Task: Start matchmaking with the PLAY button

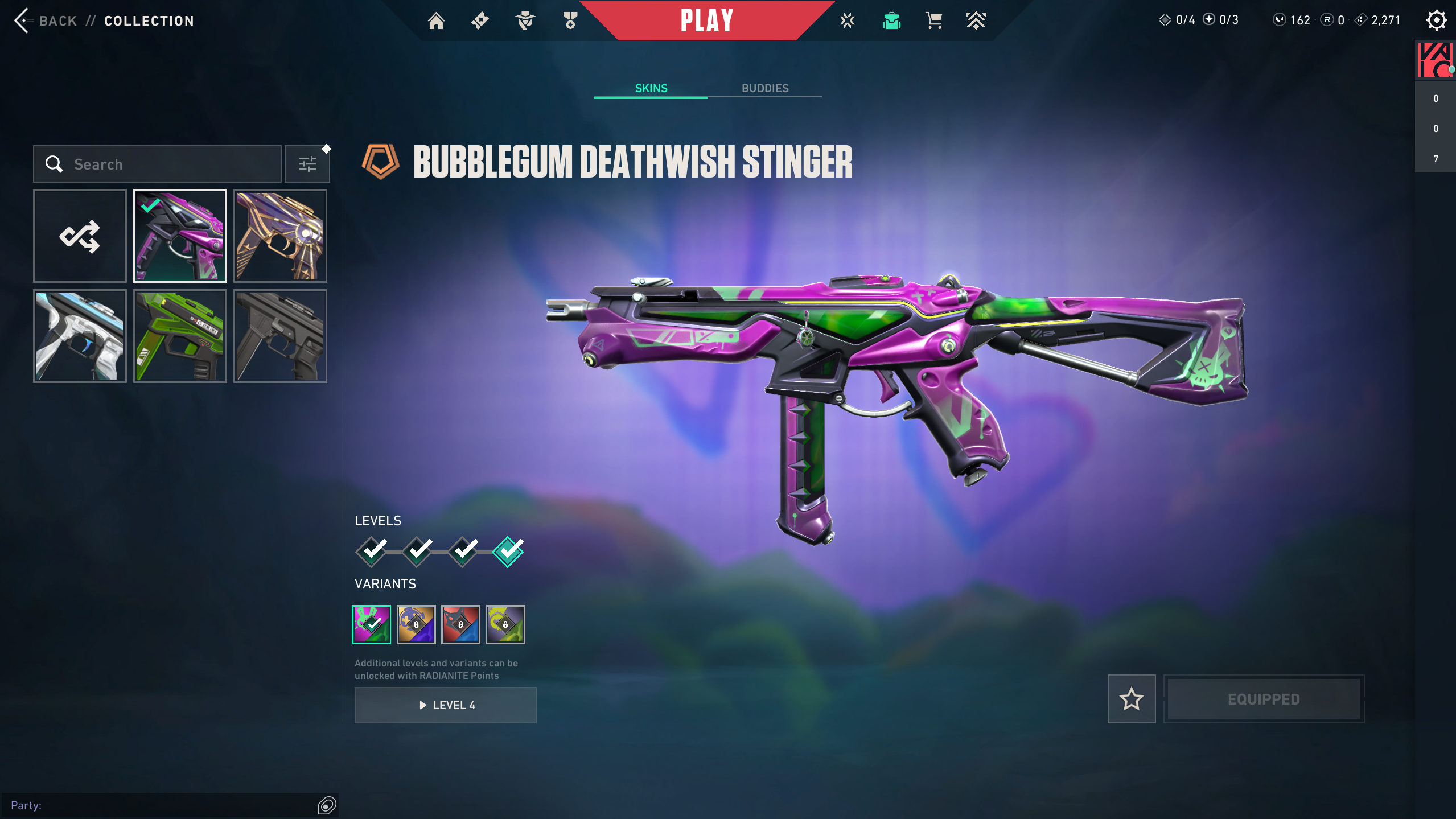Action: click(x=706, y=21)
